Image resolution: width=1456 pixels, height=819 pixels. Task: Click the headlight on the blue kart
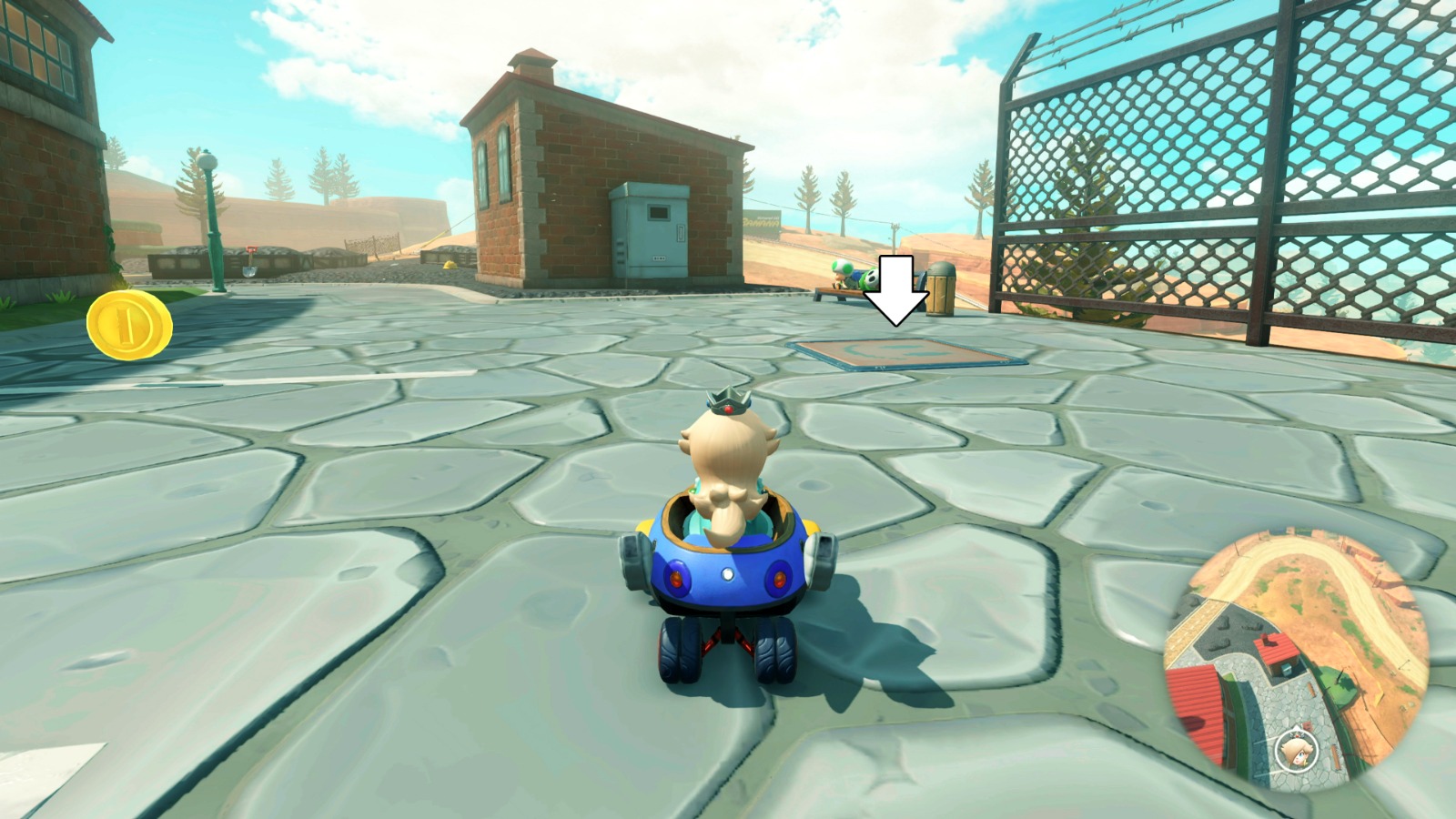pyautogui.click(x=728, y=575)
